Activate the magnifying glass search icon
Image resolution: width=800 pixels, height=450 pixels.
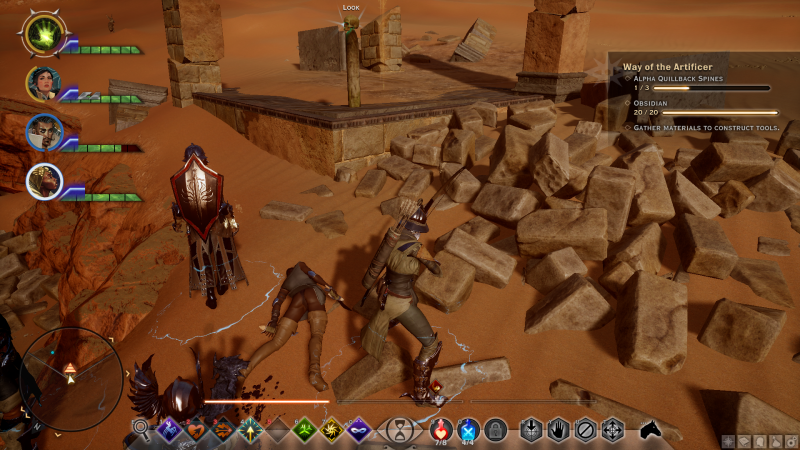click(142, 431)
